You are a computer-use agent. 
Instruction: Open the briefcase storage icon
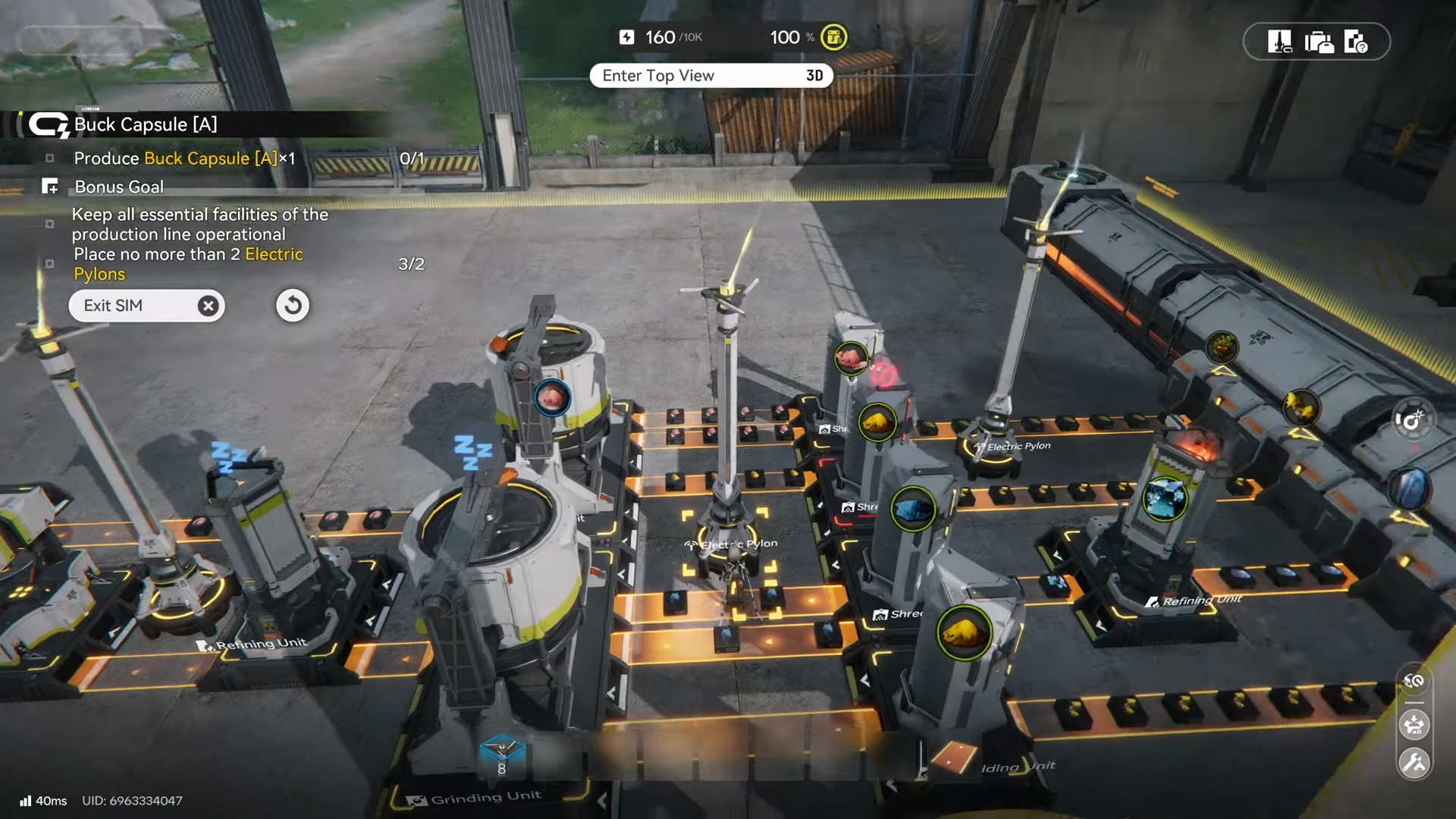[x=1319, y=42]
